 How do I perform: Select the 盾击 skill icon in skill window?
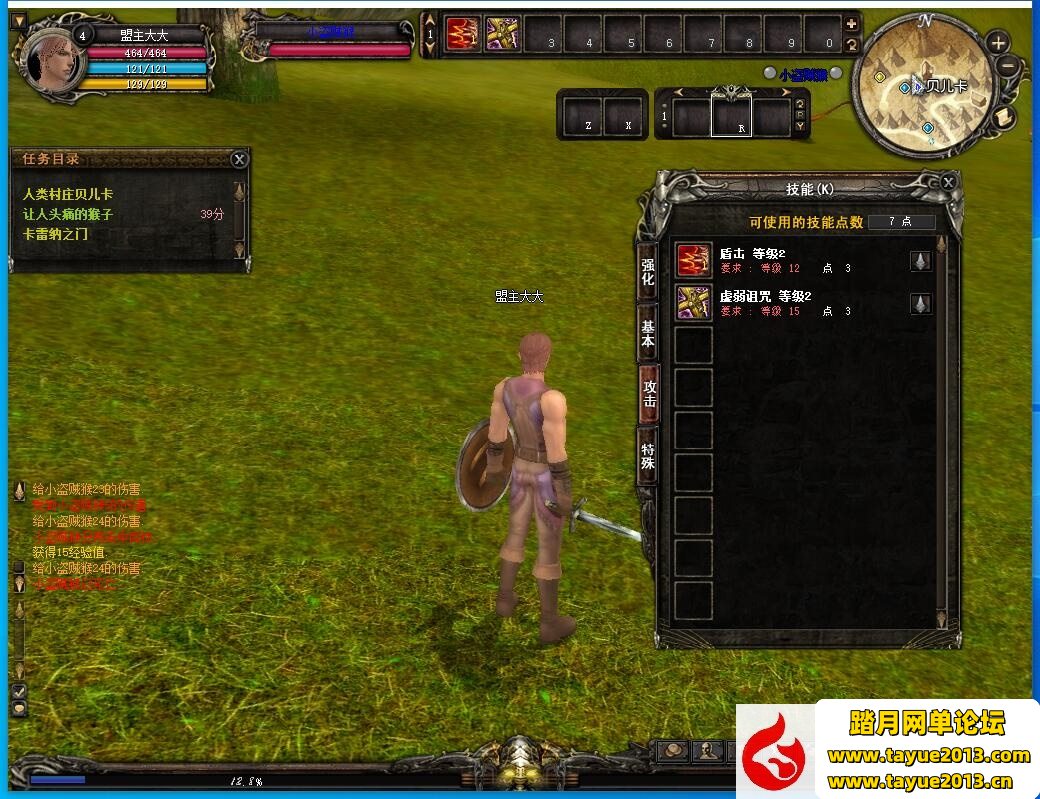tap(694, 260)
